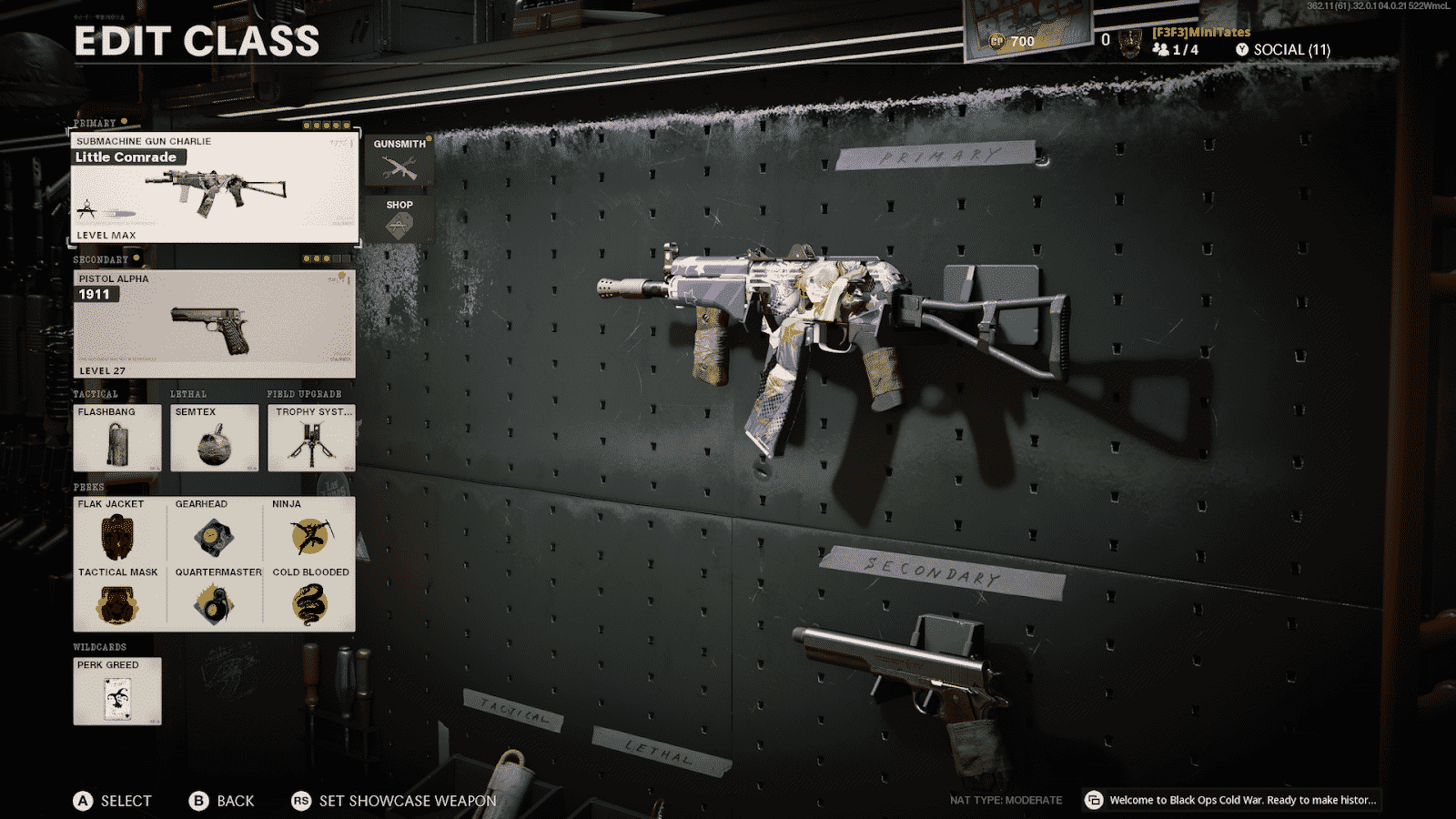
Task: Select the 1911 secondary pistol card
Action: tap(211, 325)
